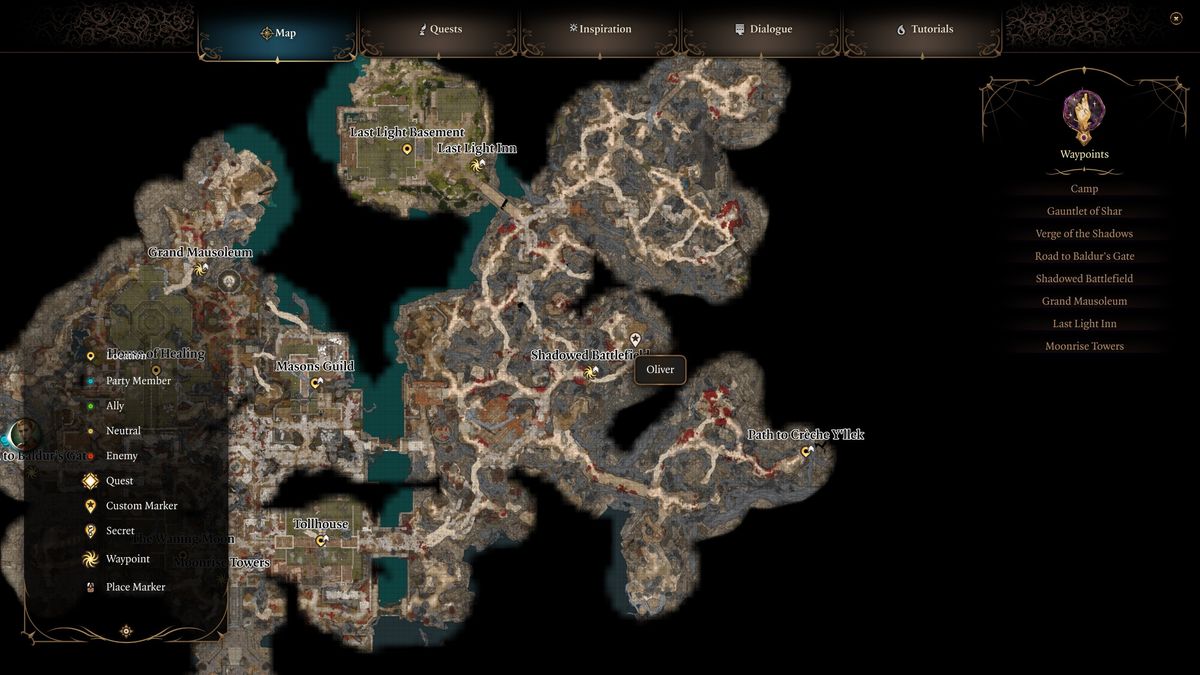Open the Inspiration tab
The image size is (1200, 675).
coord(600,30)
